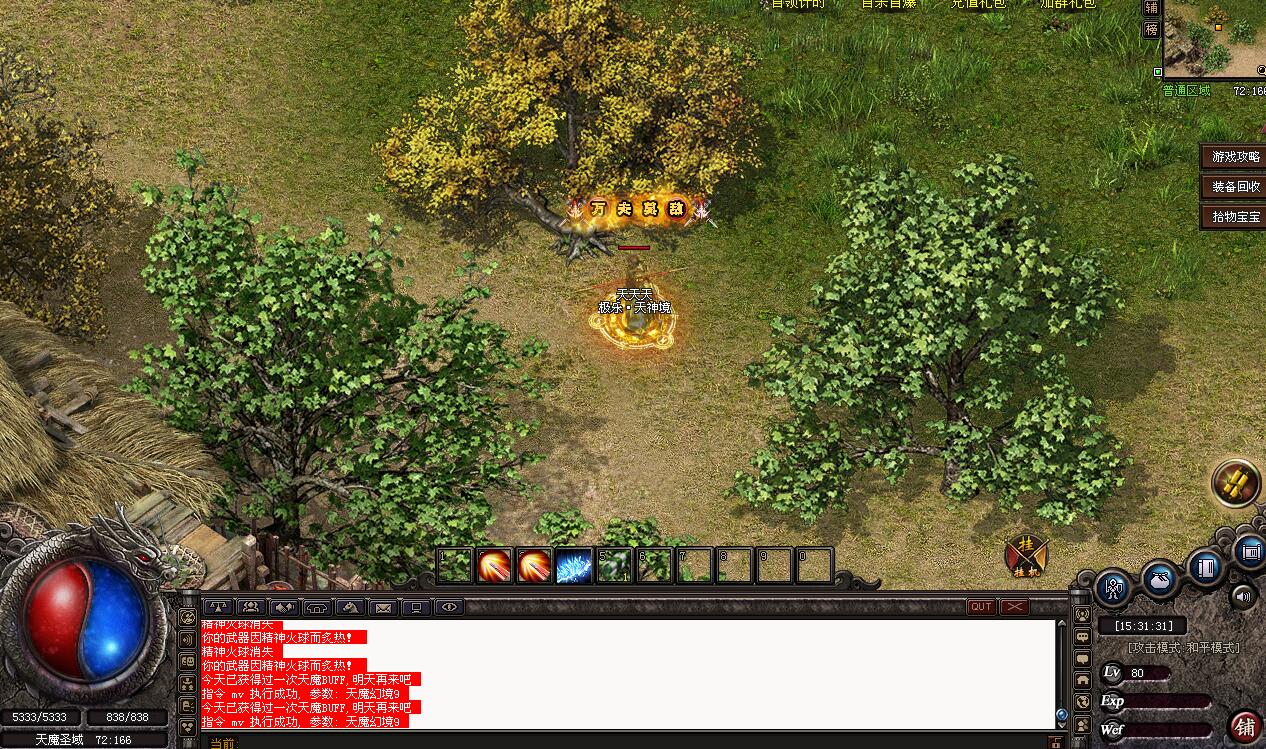
Task: Click the chat log scrollbar handle
Action: tap(1062, 714)
